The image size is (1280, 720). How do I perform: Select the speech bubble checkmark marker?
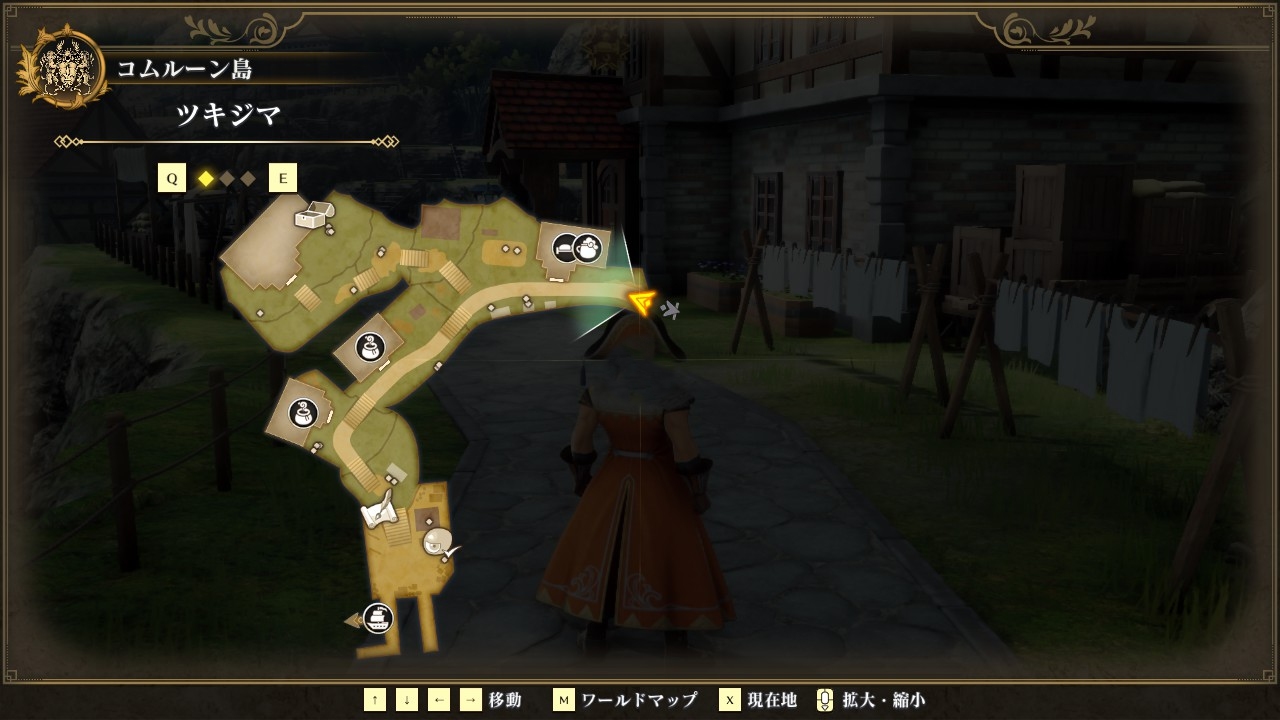[439, 543]
